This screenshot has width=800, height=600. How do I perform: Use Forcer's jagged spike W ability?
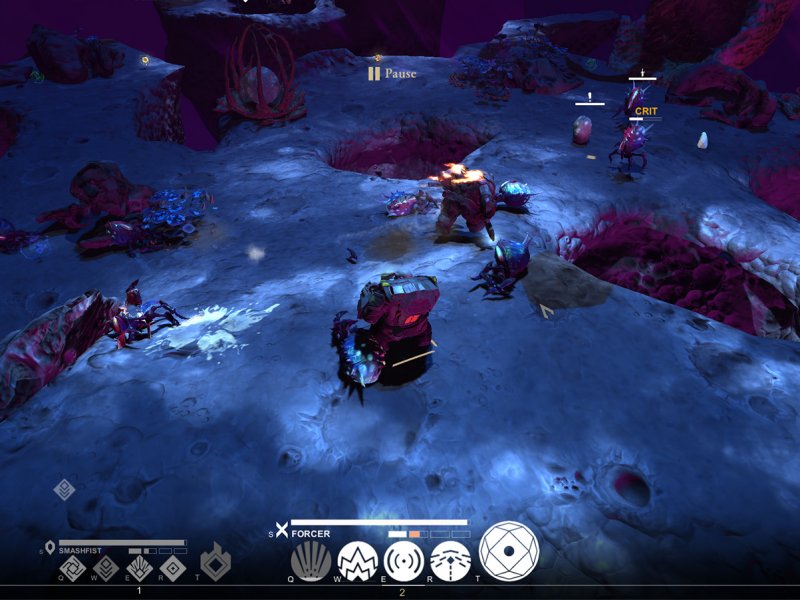coord(357,561)
